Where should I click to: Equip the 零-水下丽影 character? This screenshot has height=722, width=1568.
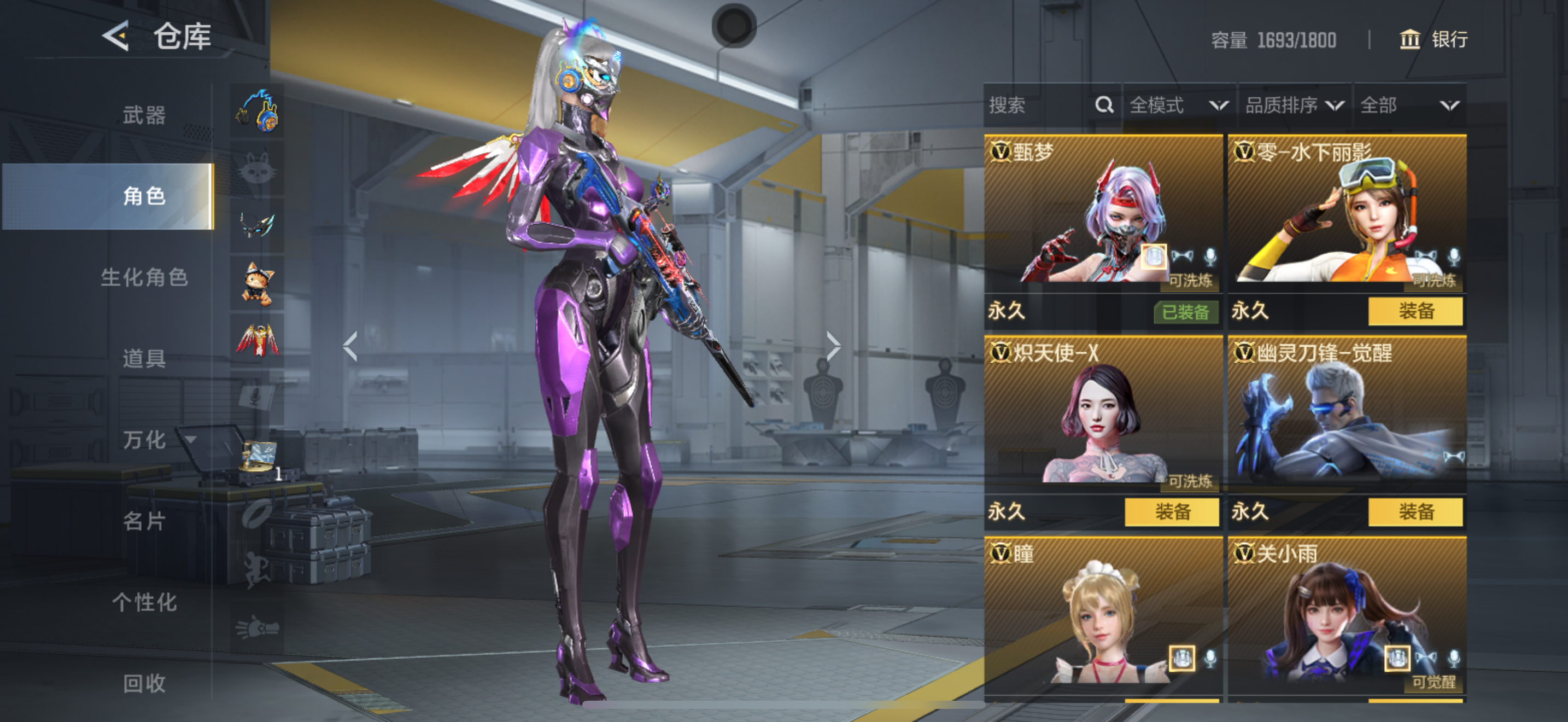[x=1414, y=312]
